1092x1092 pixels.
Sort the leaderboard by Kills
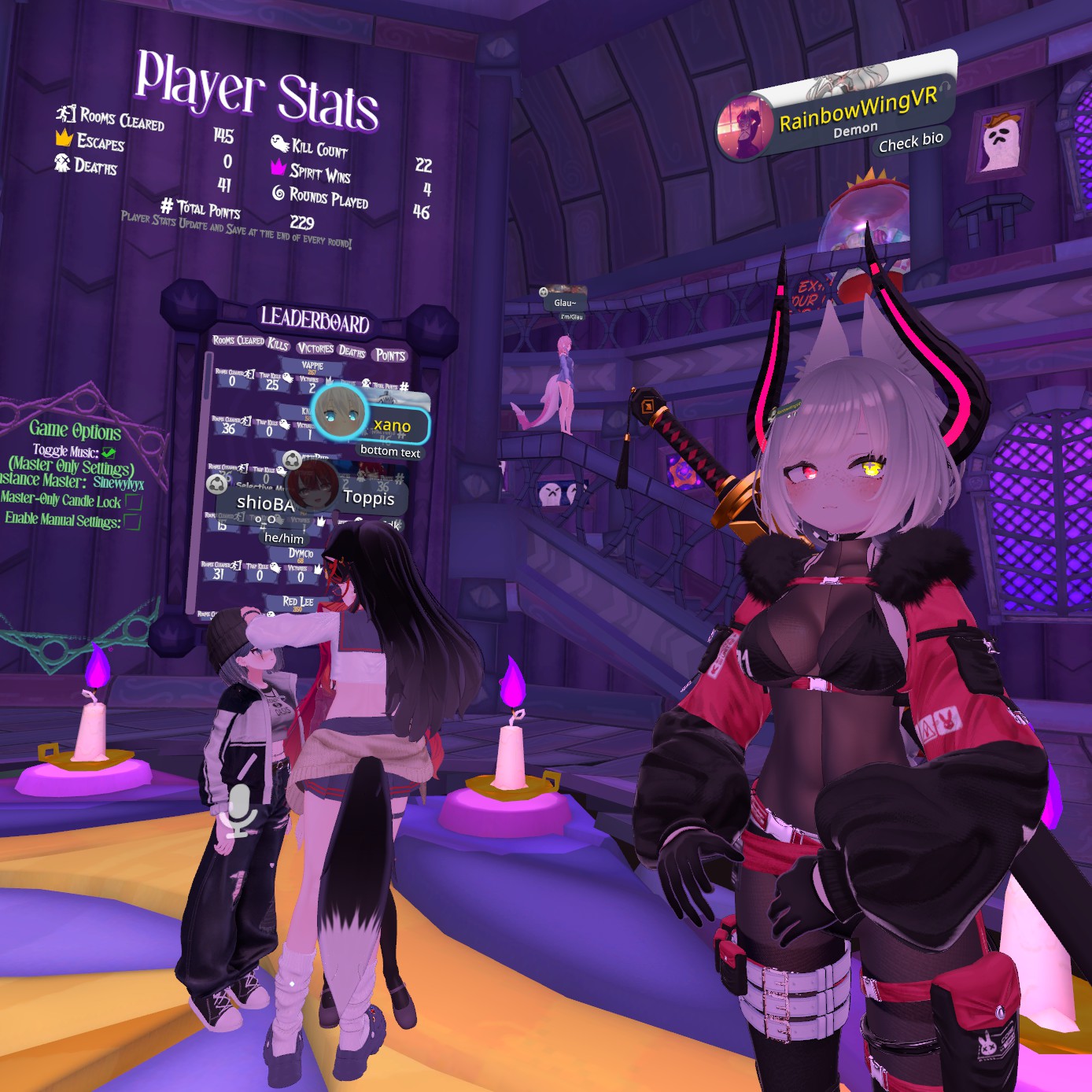point(279,343)
